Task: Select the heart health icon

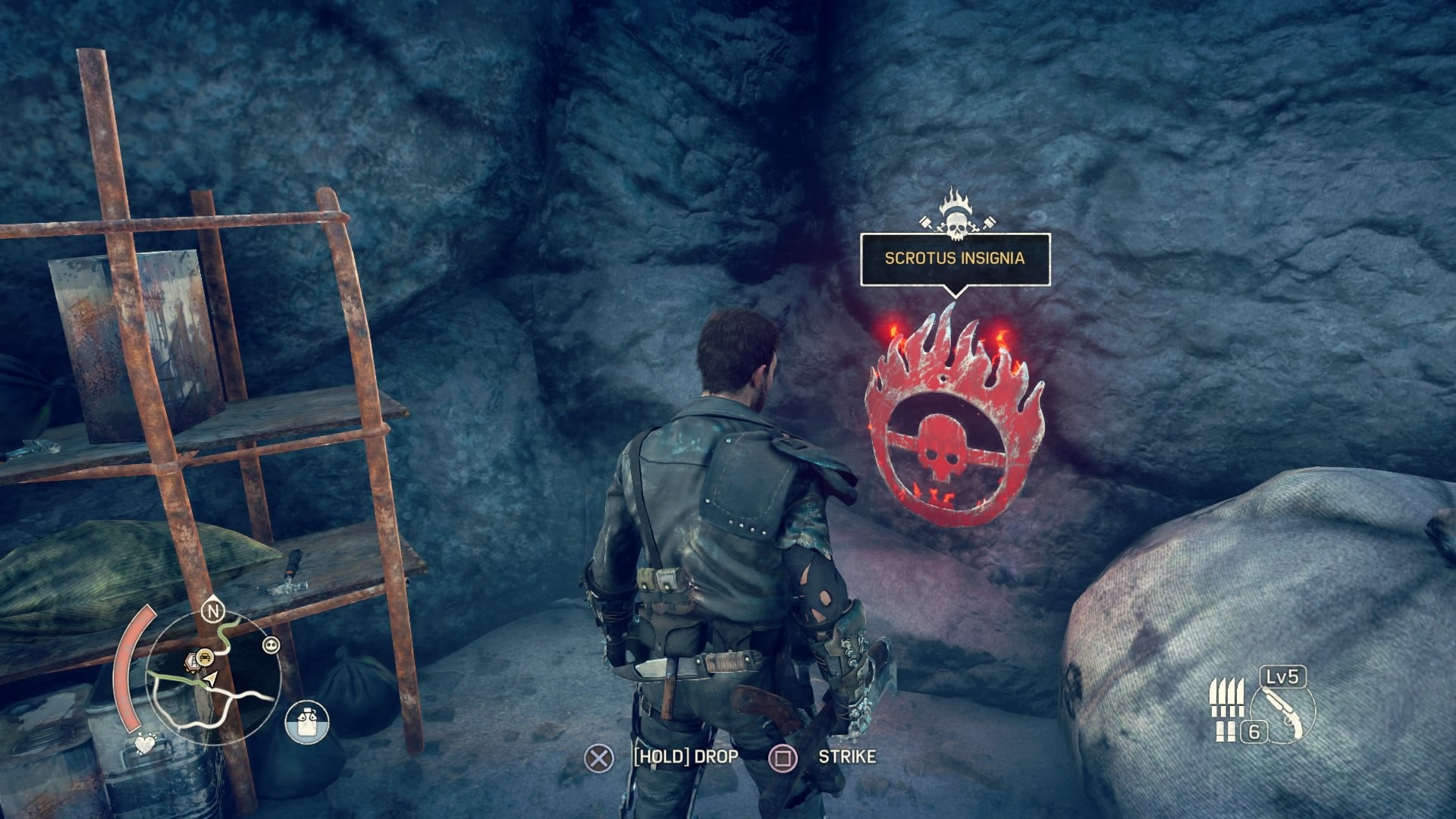Action: click(x=145, y=744)
